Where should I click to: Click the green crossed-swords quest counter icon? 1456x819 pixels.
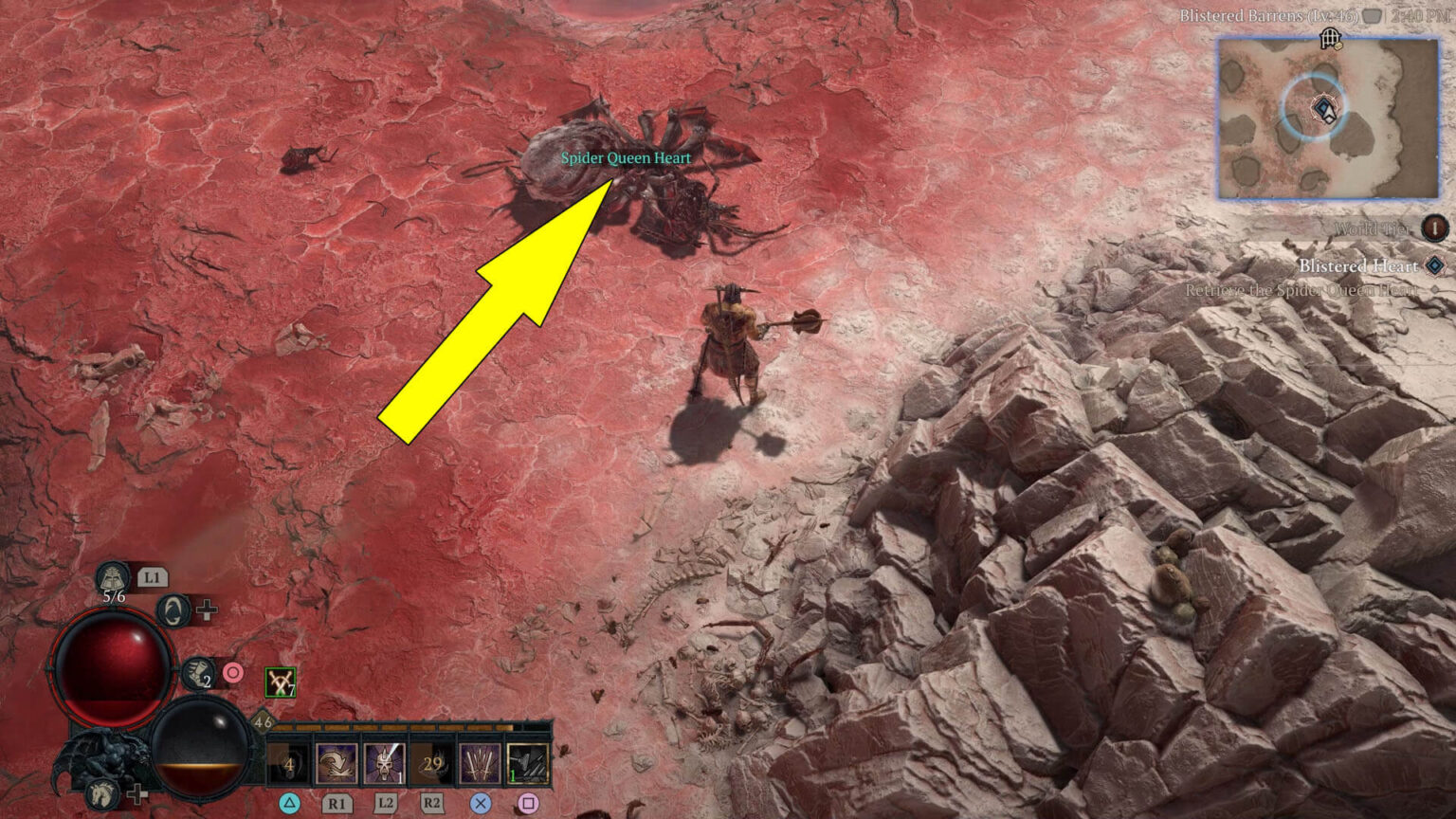click(x=280, y=682)
